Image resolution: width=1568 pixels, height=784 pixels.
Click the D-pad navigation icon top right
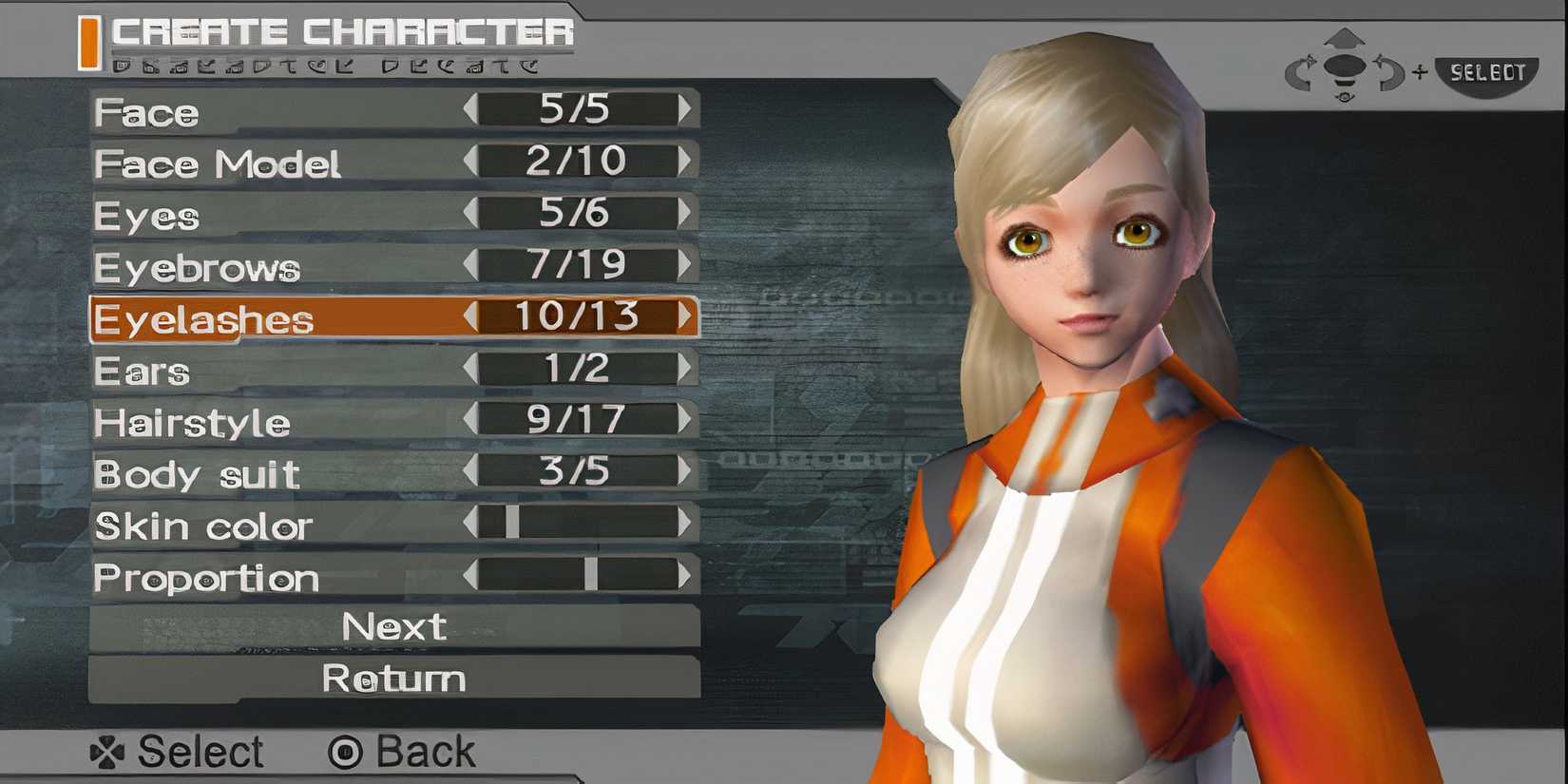[1343, 67]
